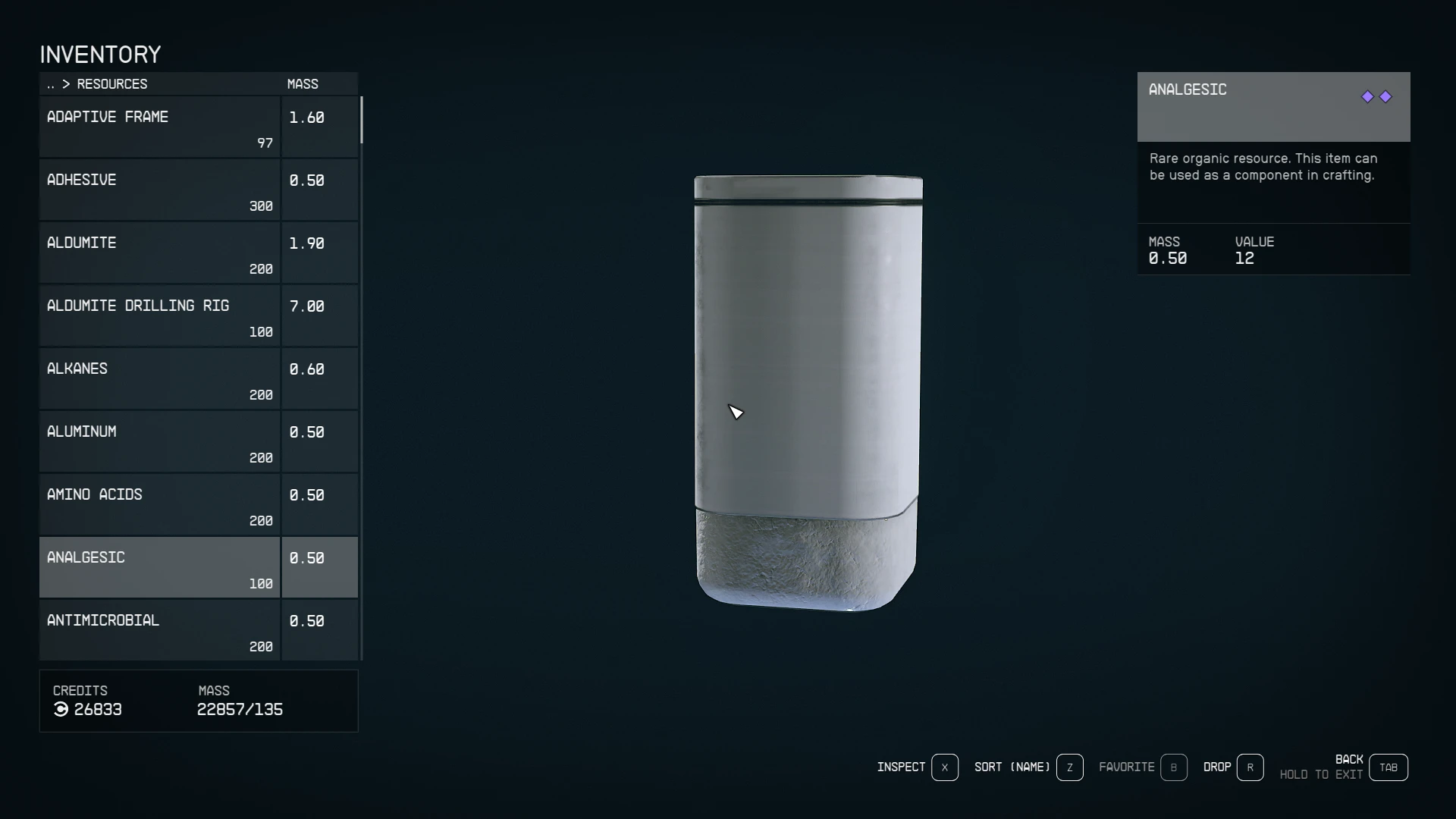The width and height of the screenshot is (1456, 819).
Task: Select the right rarity diamond on Analgesic
Action: click(1385, 96)
